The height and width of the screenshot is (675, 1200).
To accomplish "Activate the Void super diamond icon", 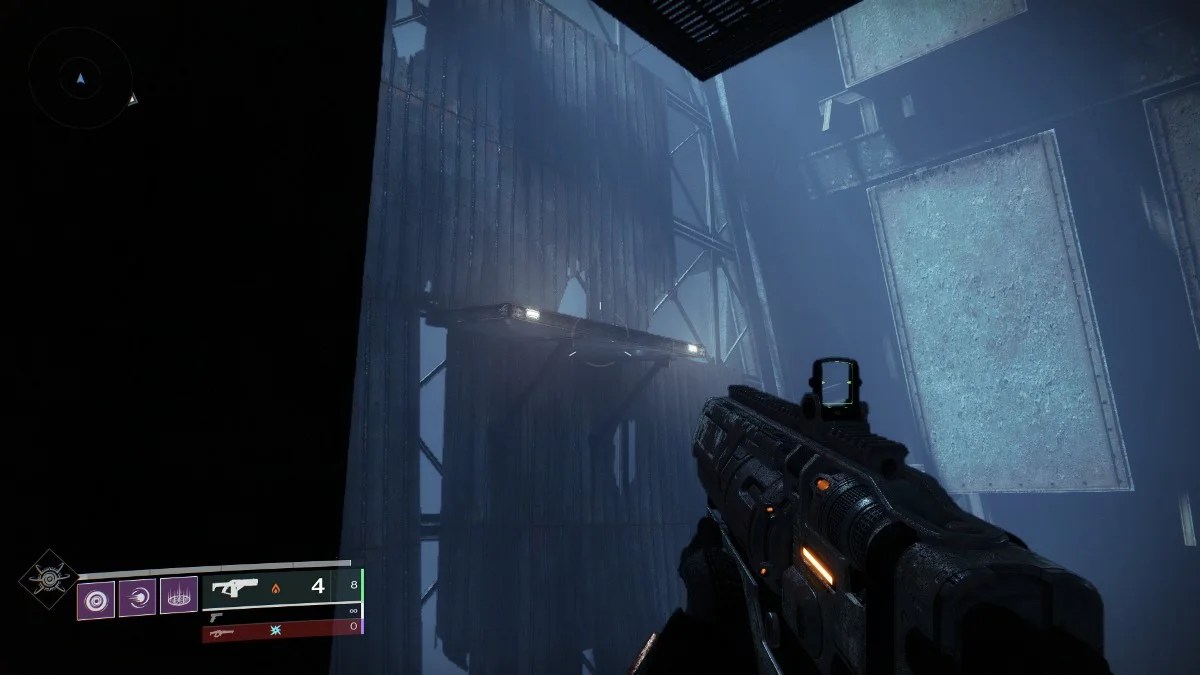I will tap(47, 578).
